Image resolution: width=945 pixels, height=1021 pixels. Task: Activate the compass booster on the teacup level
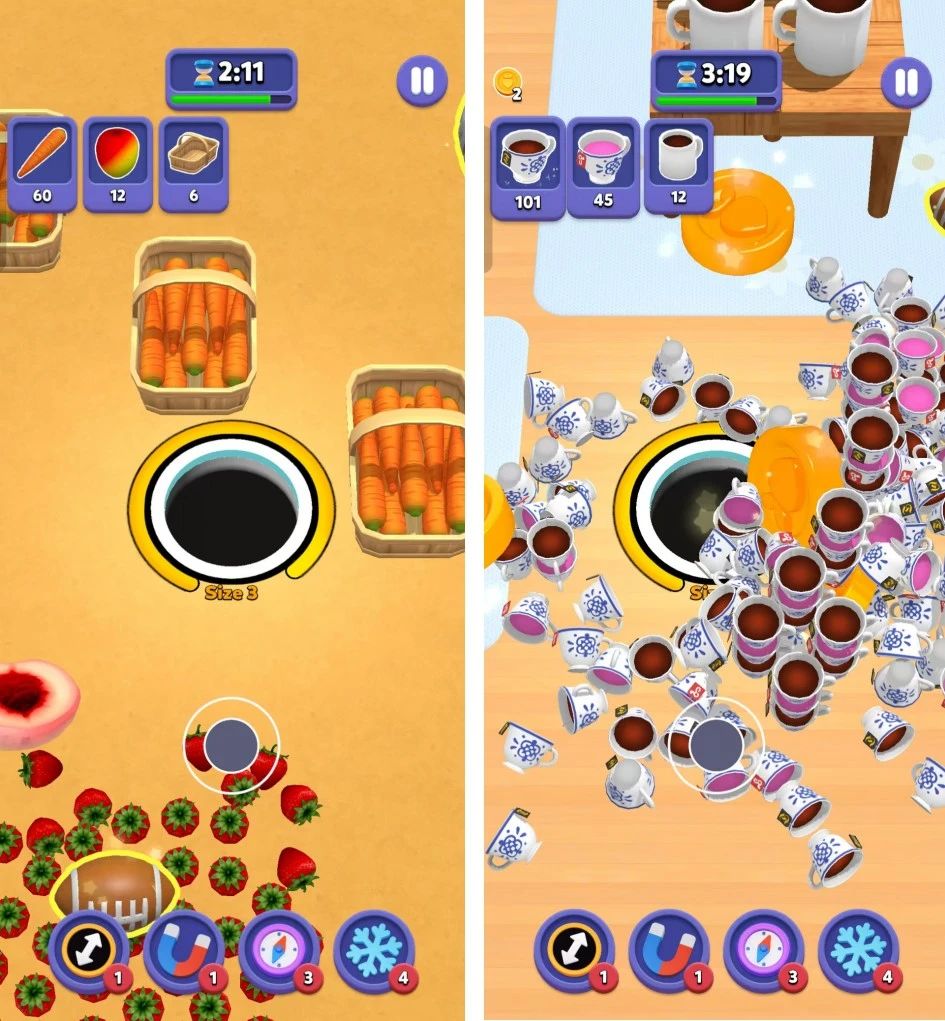[x=763, y=951]
